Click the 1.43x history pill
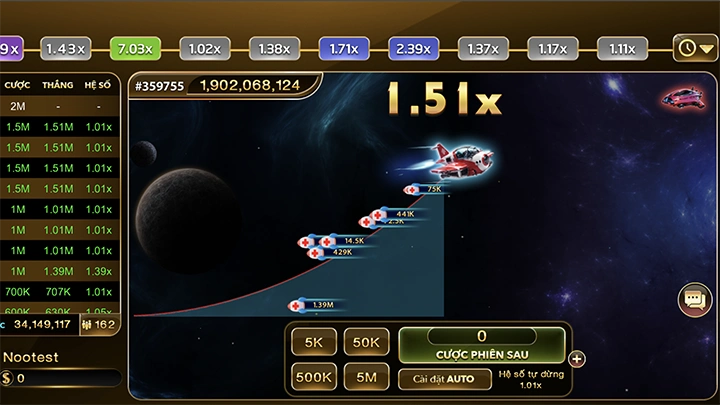This screenshot has height=405, width=720. click(x=65, y=48)
